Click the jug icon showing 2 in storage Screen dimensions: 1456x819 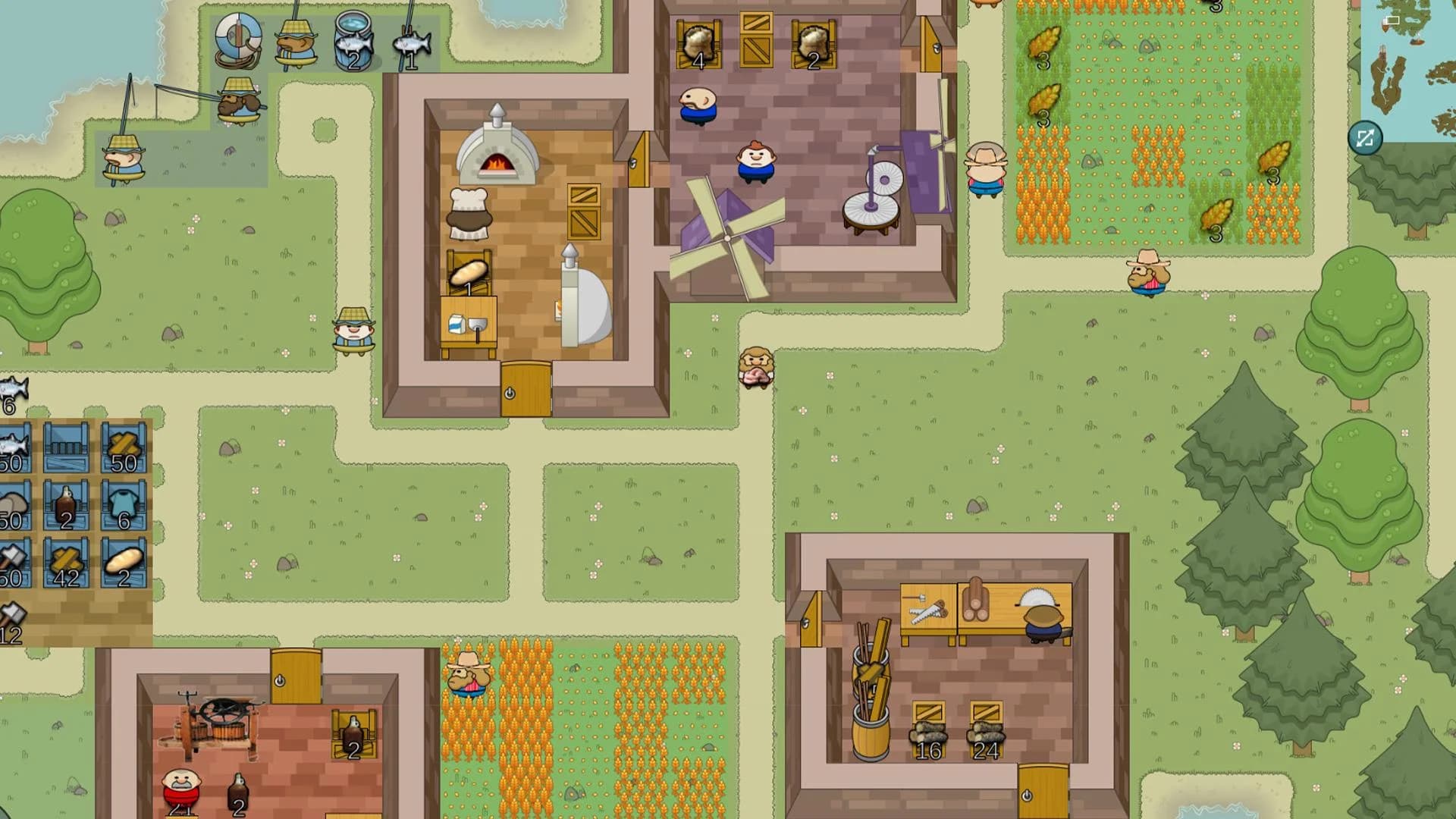pyautogui.click(x=65, y=504)
